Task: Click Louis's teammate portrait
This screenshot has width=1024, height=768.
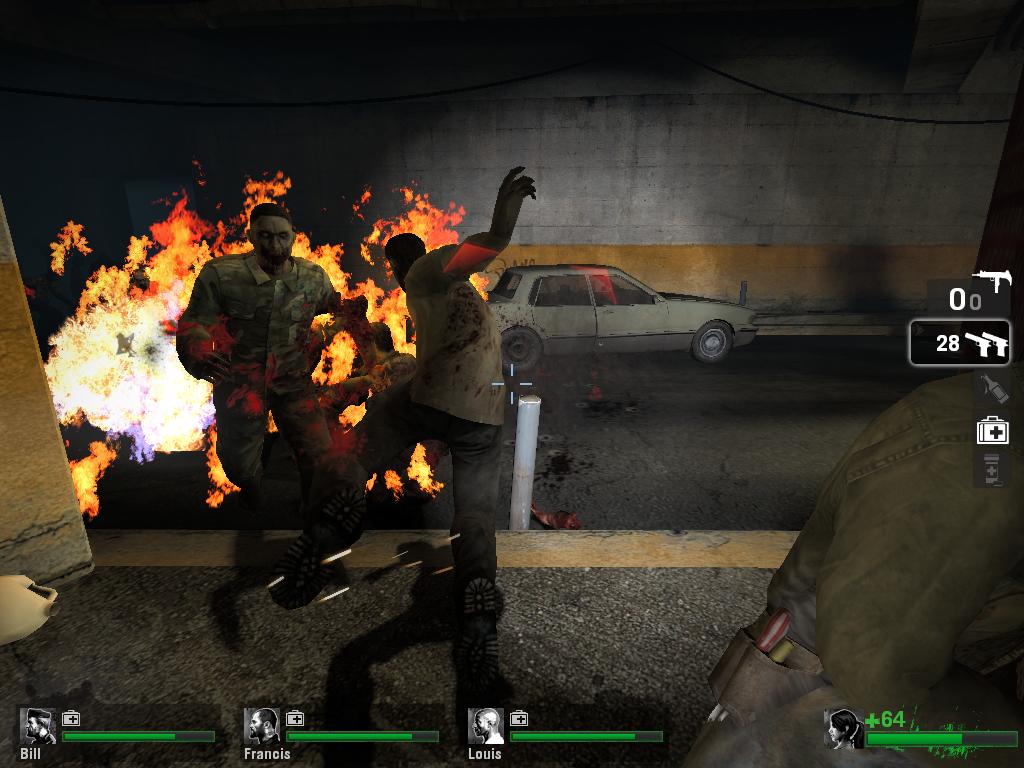Action: click(487, 727)
